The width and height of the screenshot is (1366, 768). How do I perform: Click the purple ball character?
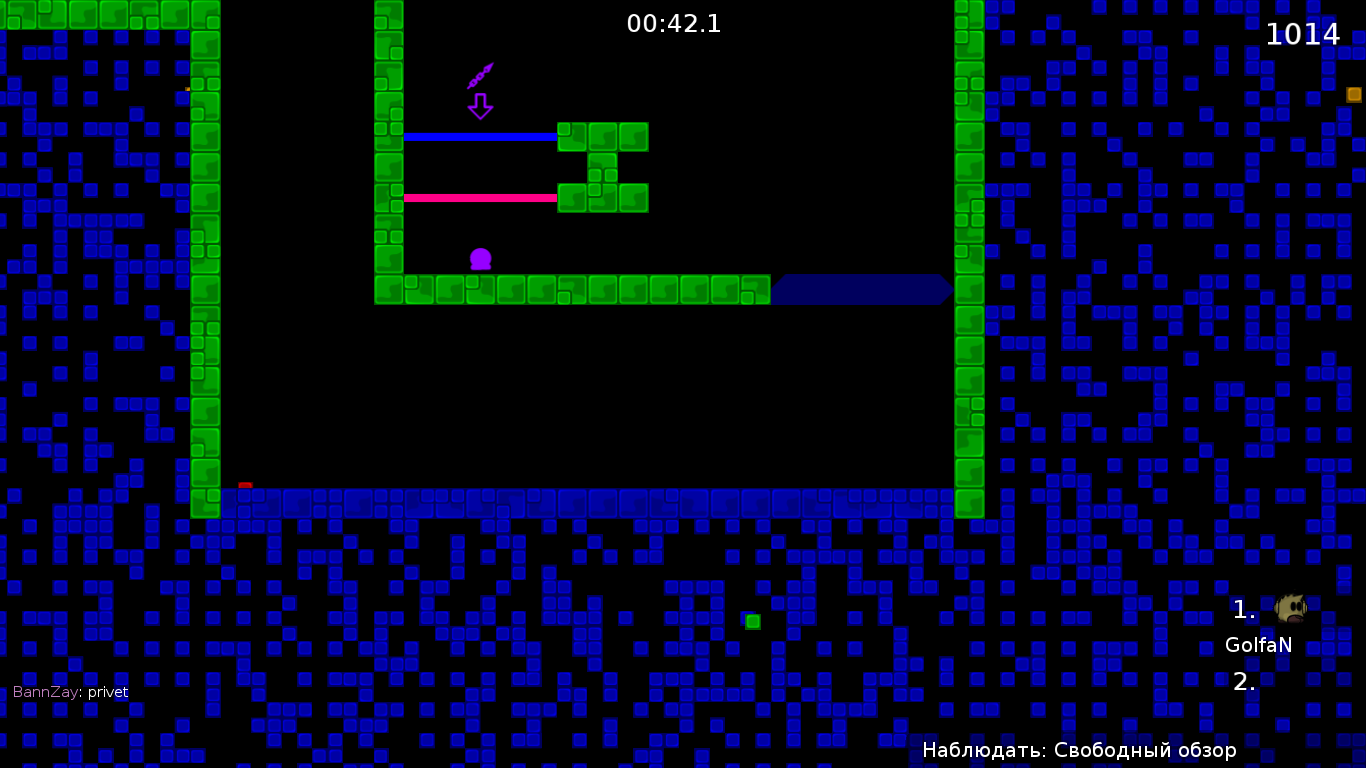[x=482, y=258]
